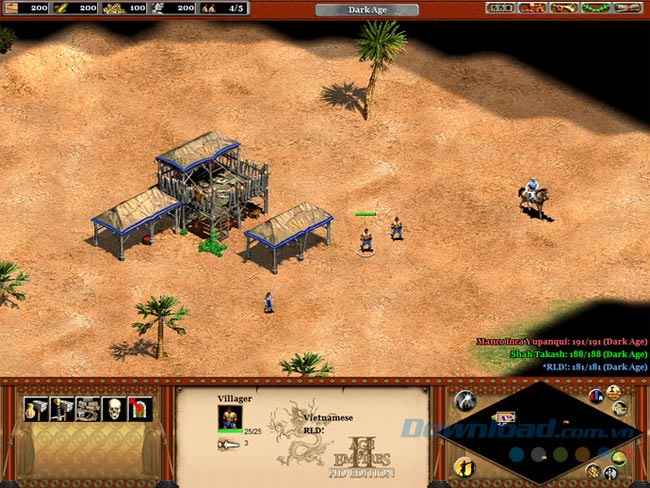
Task: Click the flare signal button beside minimap
Action: click(465, 401)
